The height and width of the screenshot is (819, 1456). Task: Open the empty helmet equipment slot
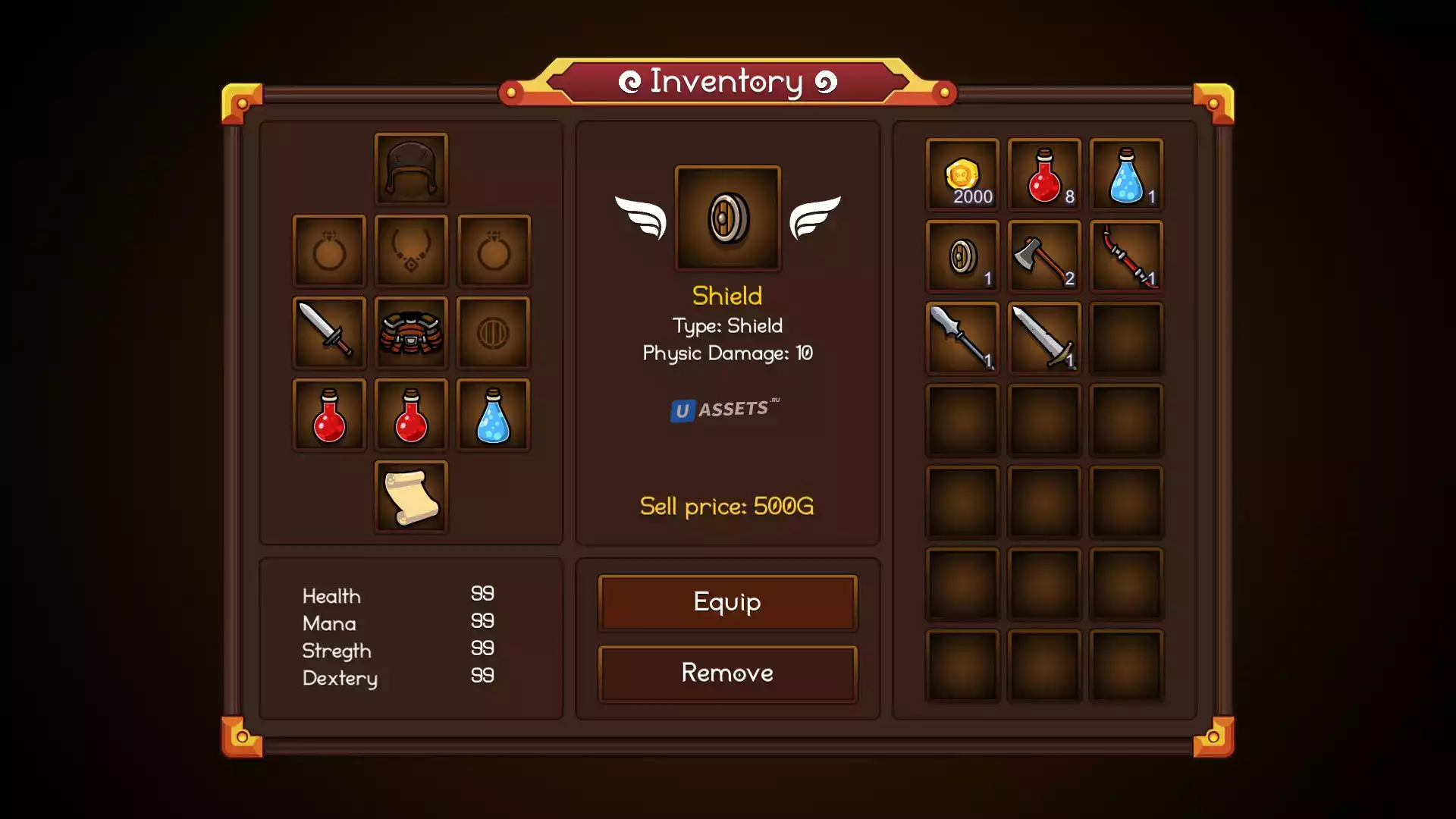(411, 168)
